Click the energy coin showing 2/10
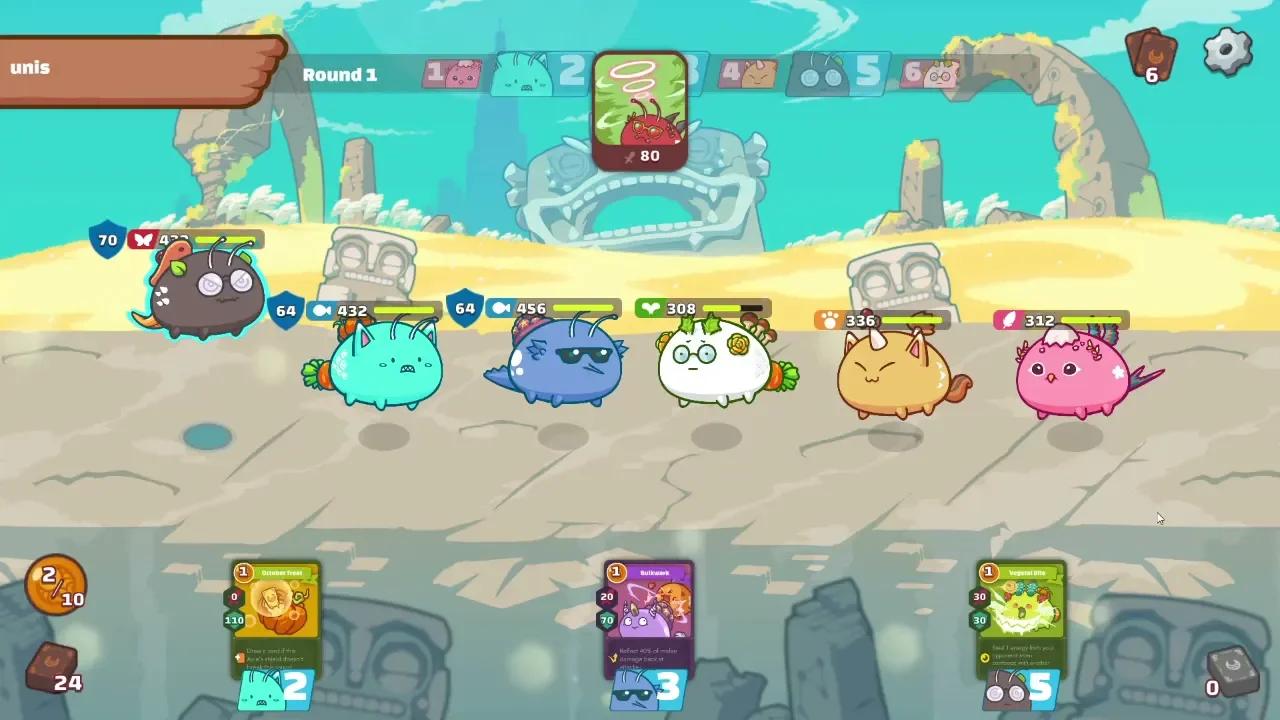 pyautogui.click(x=55, y=585)
